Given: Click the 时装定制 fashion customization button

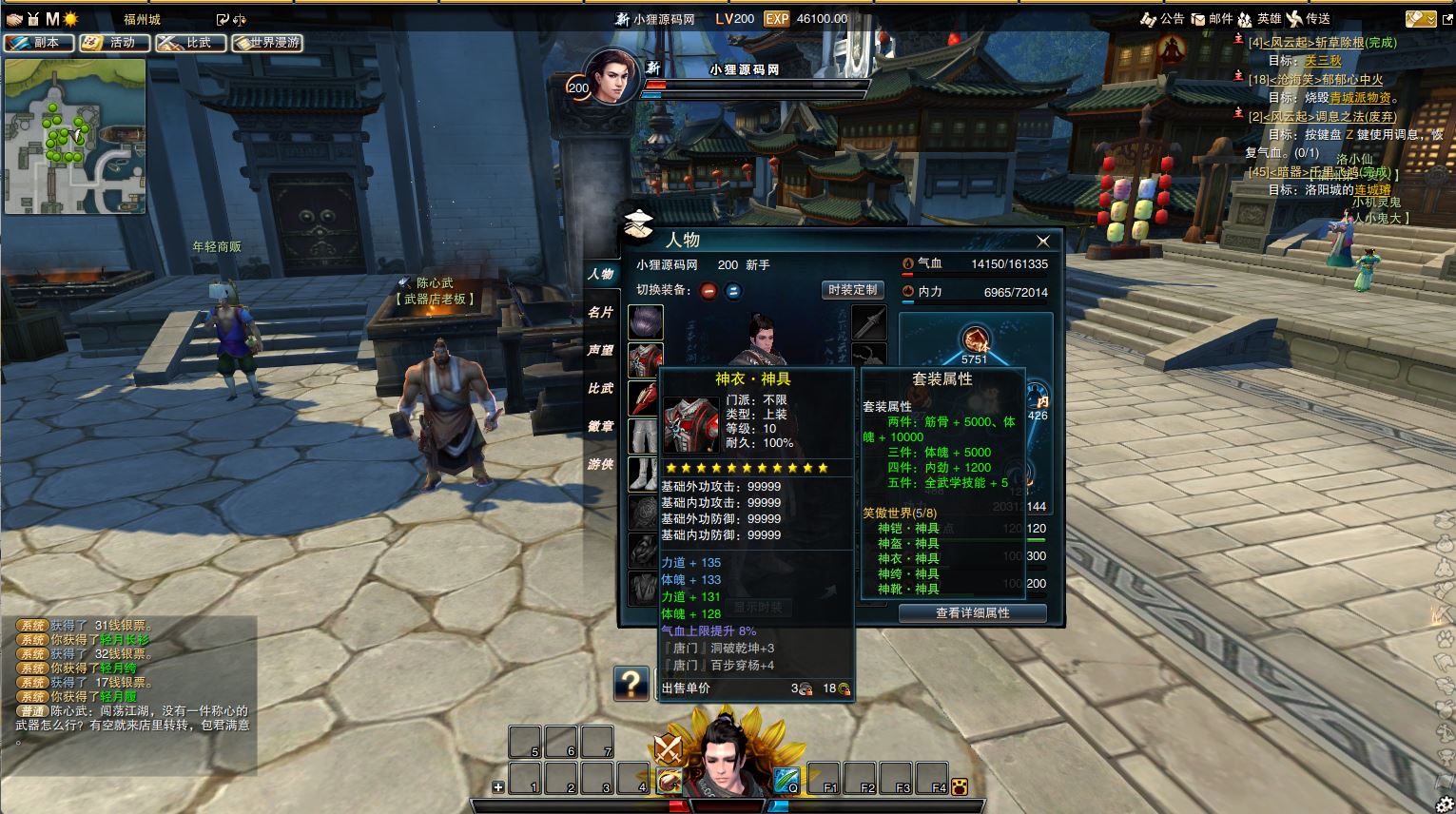Looking at the screenshot, I should [852, 290].
